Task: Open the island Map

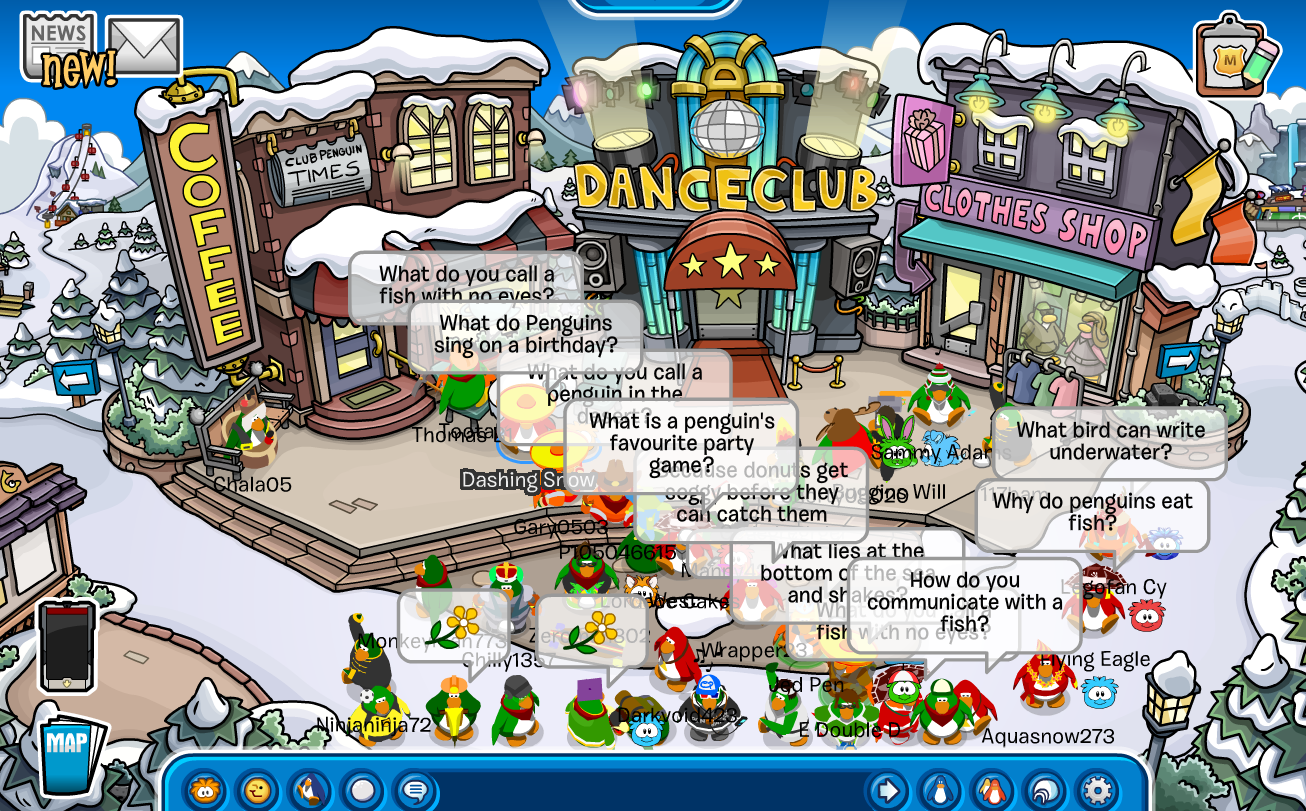Action: (69, 752)
